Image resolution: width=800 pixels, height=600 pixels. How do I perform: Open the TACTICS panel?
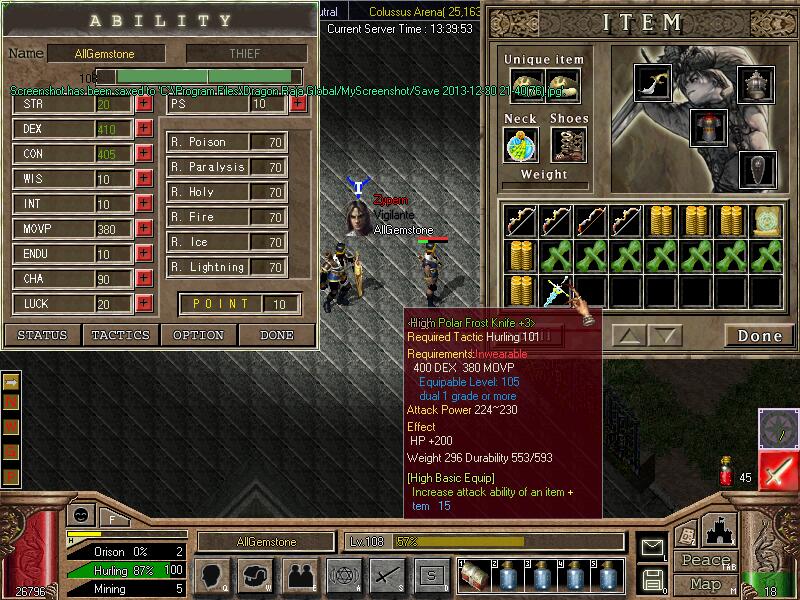point(121,335)
